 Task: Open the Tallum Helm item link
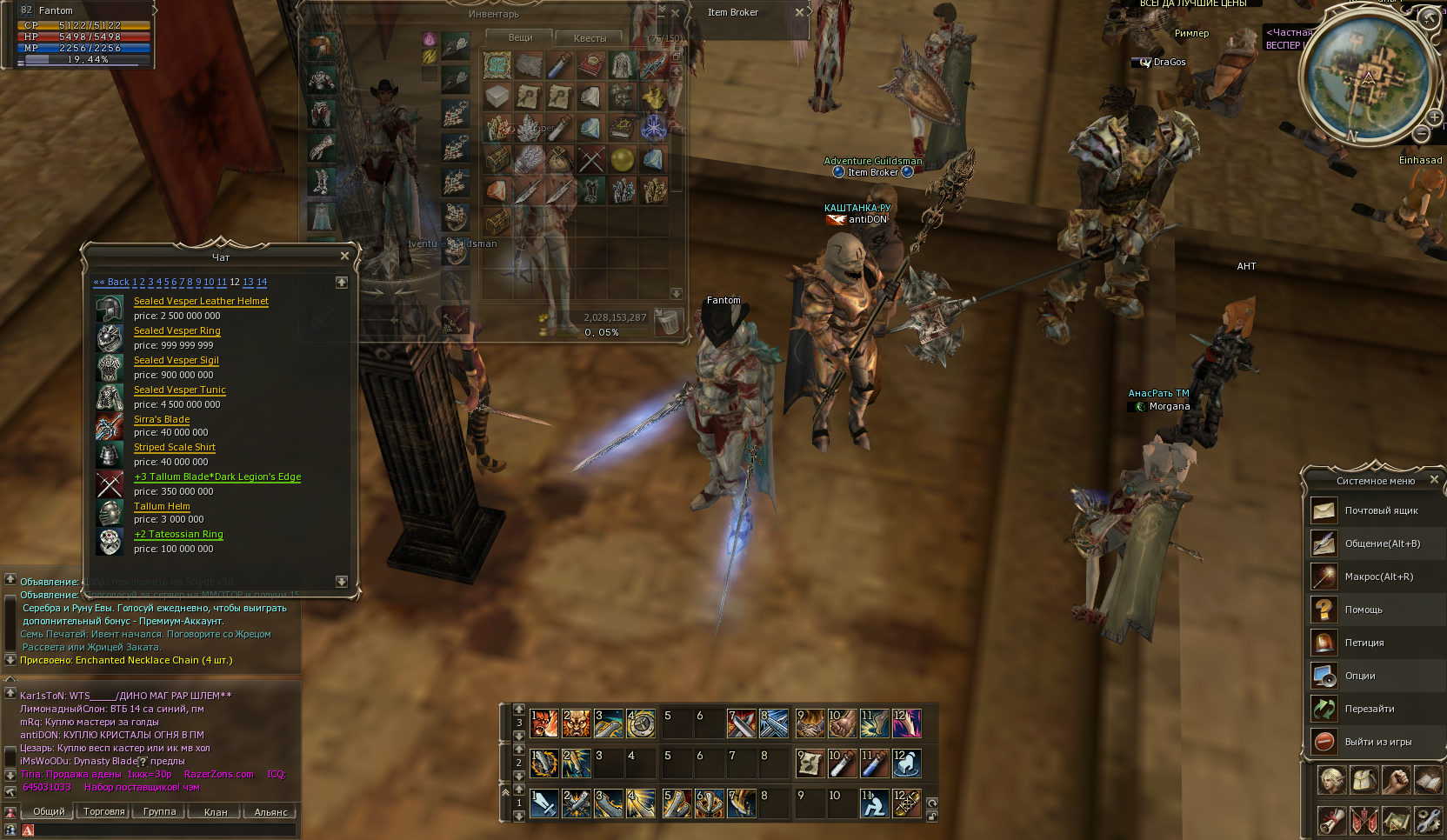[162, 506]
